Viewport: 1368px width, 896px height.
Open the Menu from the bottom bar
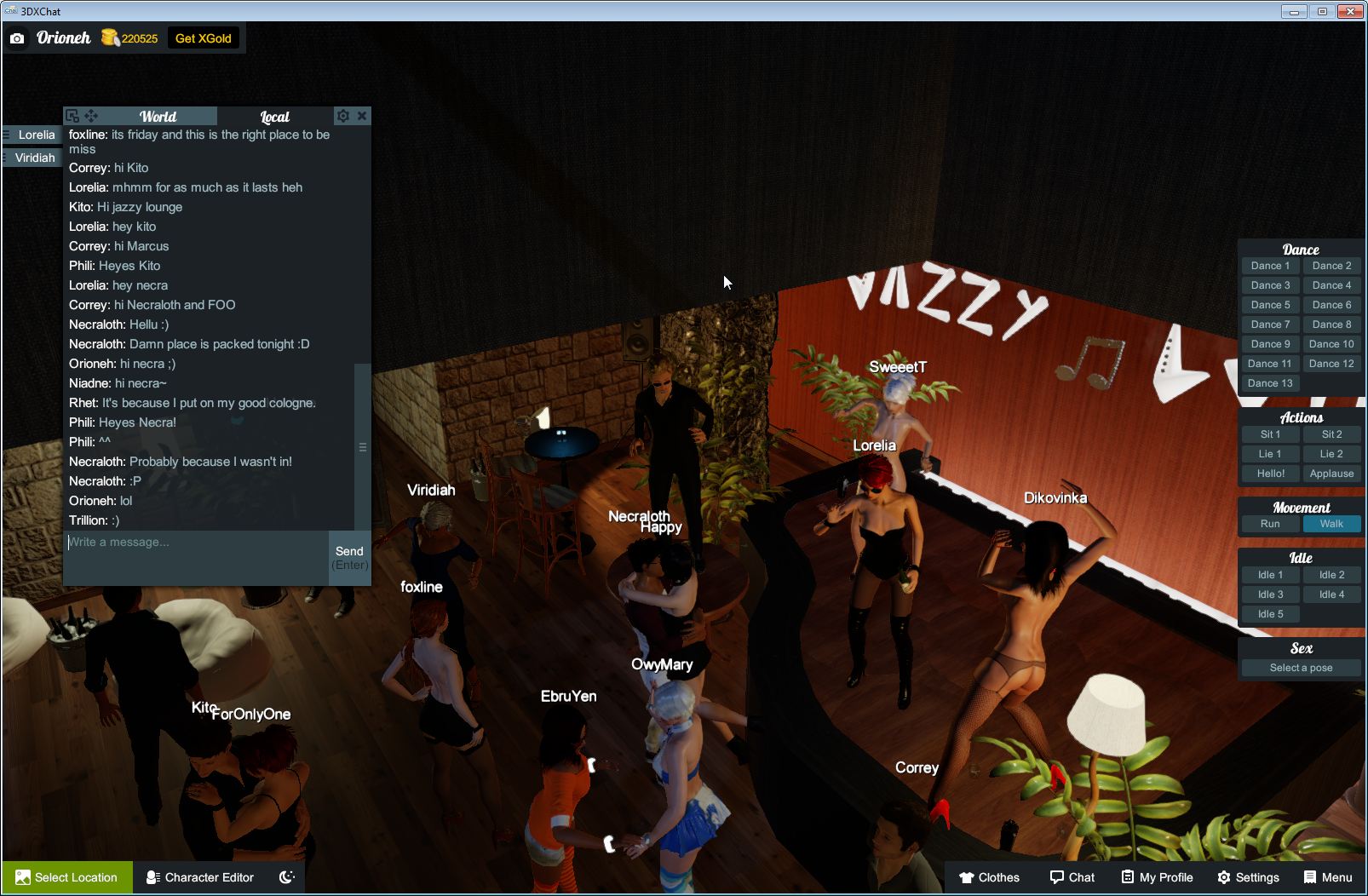(x=1327, y=877)
